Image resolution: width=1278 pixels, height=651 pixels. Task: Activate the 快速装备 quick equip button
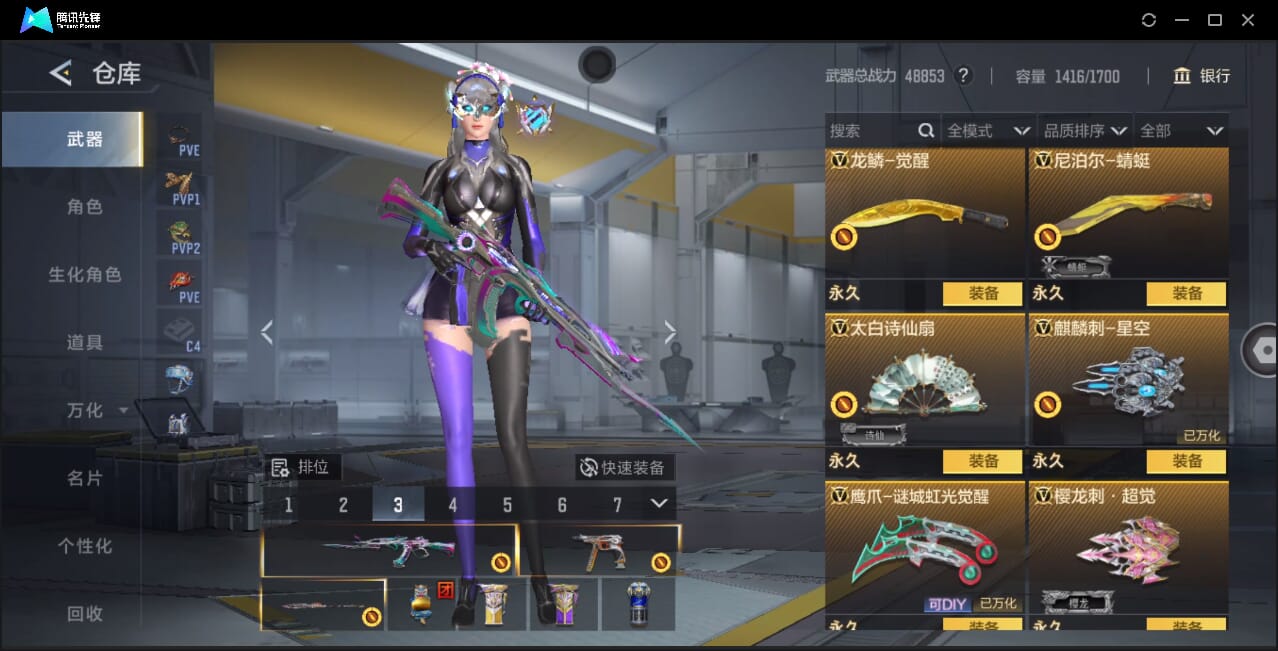[x=624, y=467]
